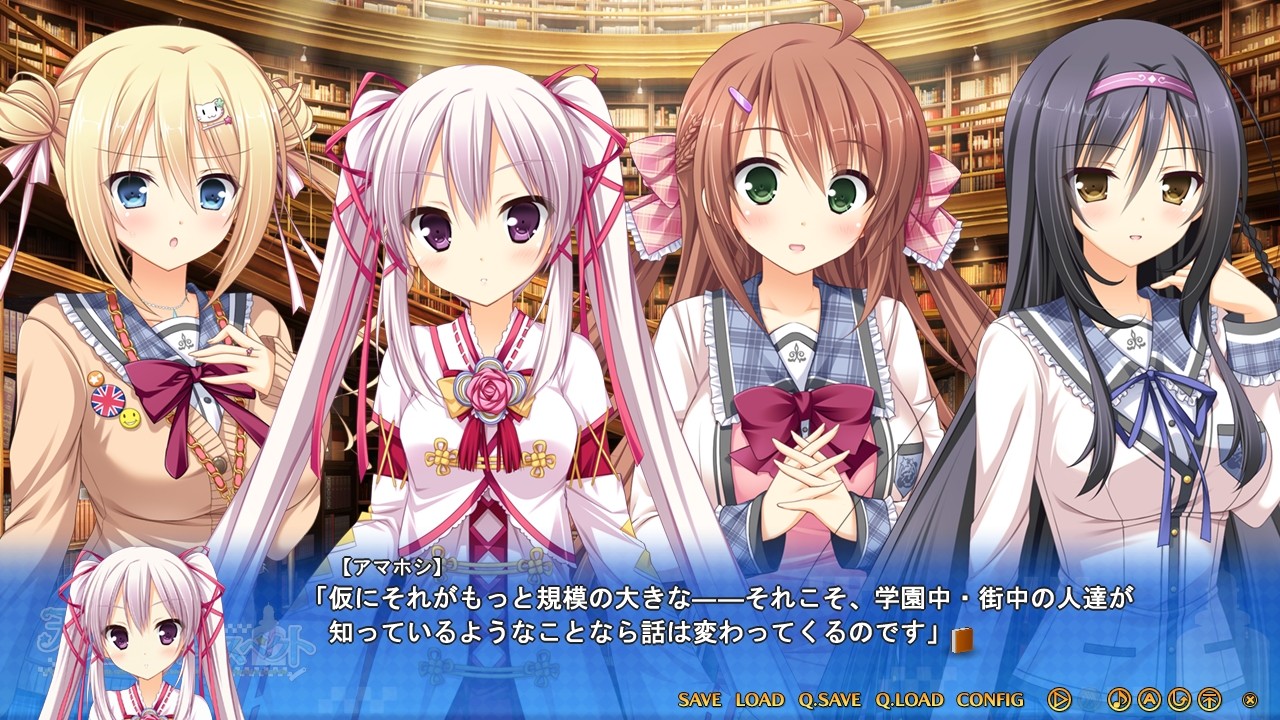Screen dimensions: 1280x720
Task: Select the play-style skip icon
Action: [x=1060, y=699]
